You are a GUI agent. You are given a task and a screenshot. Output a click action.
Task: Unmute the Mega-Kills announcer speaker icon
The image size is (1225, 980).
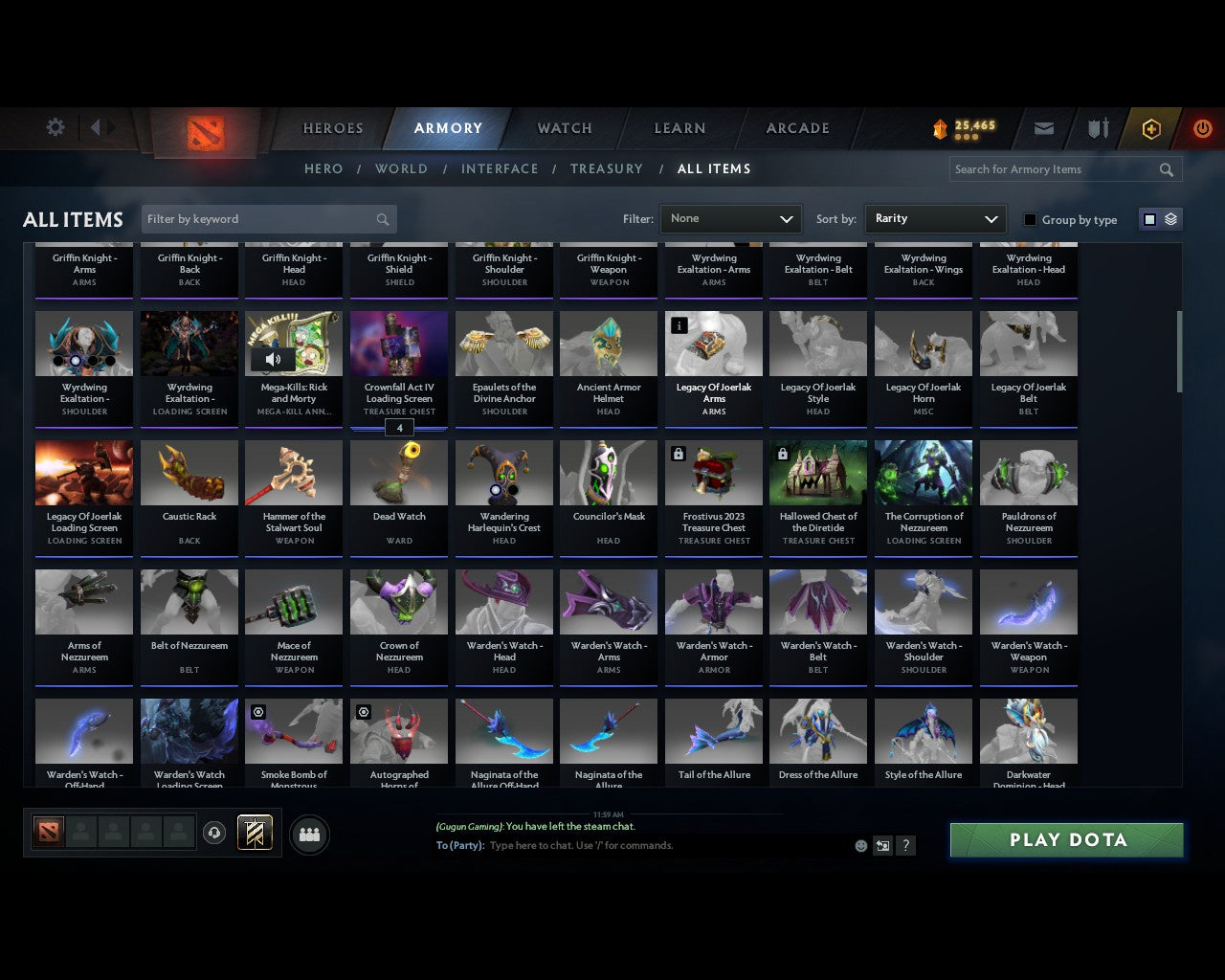point(273,359)
